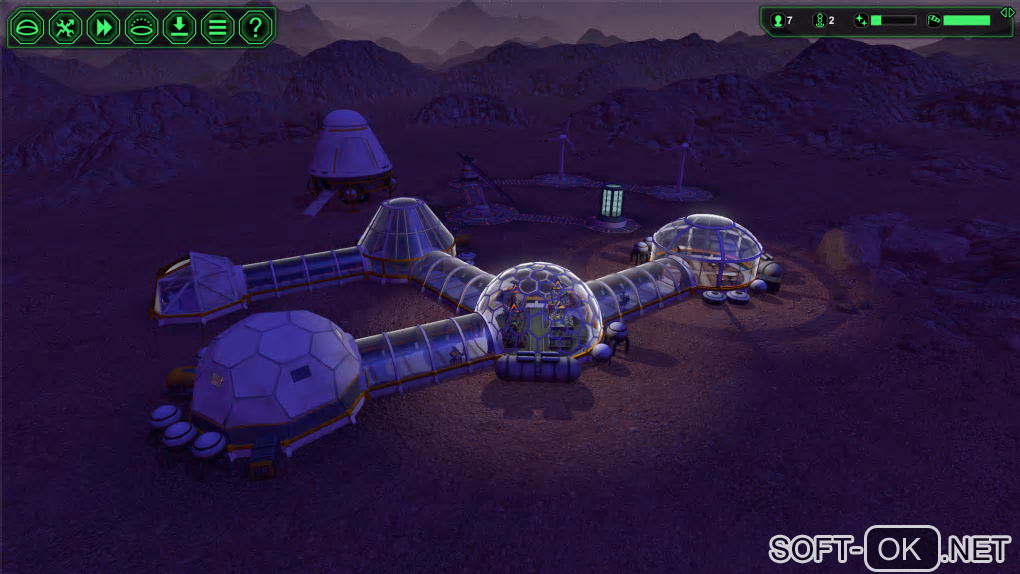This screenshot has height=574, width=1020.
Task: Click the wrench and arrow tools icon
Action: pos(65,27)
